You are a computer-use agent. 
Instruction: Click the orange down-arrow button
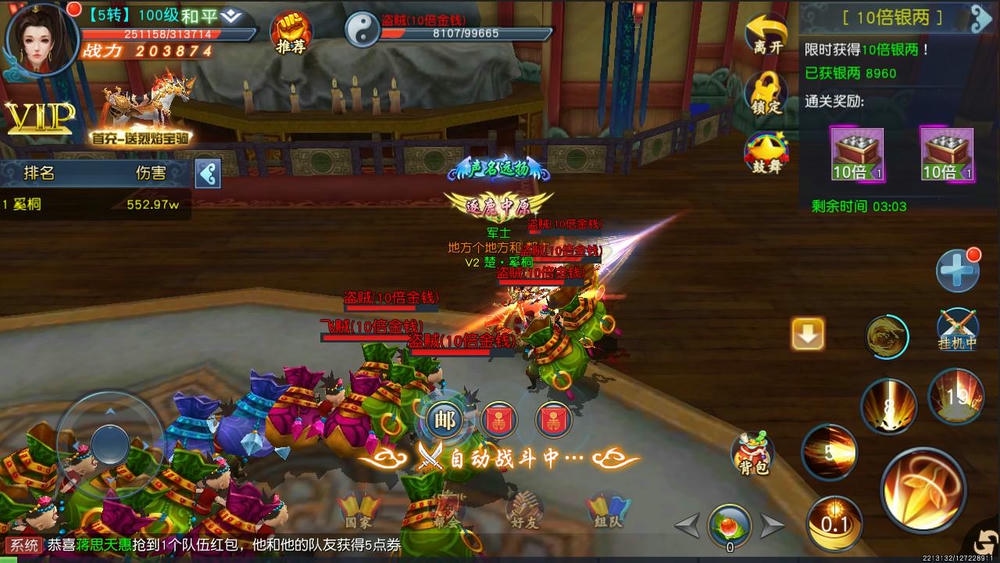coord(807,334)
